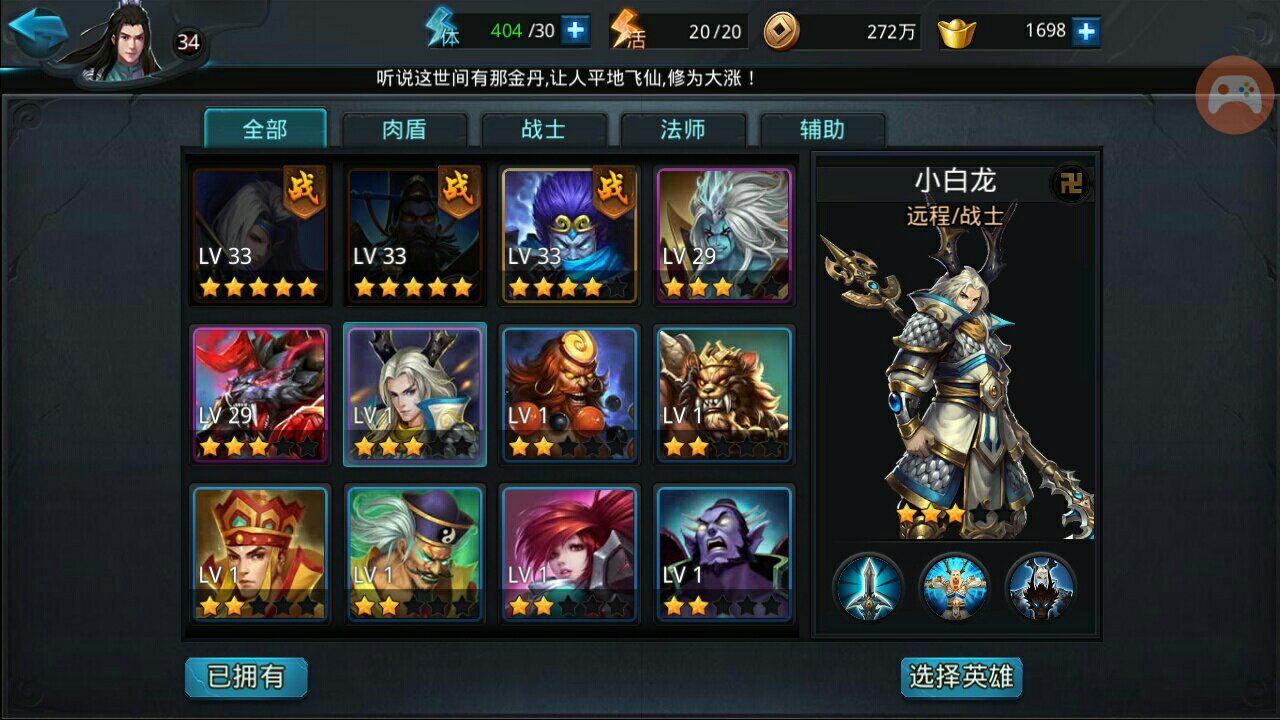Click the 已拥有 button

pos(245,677)
